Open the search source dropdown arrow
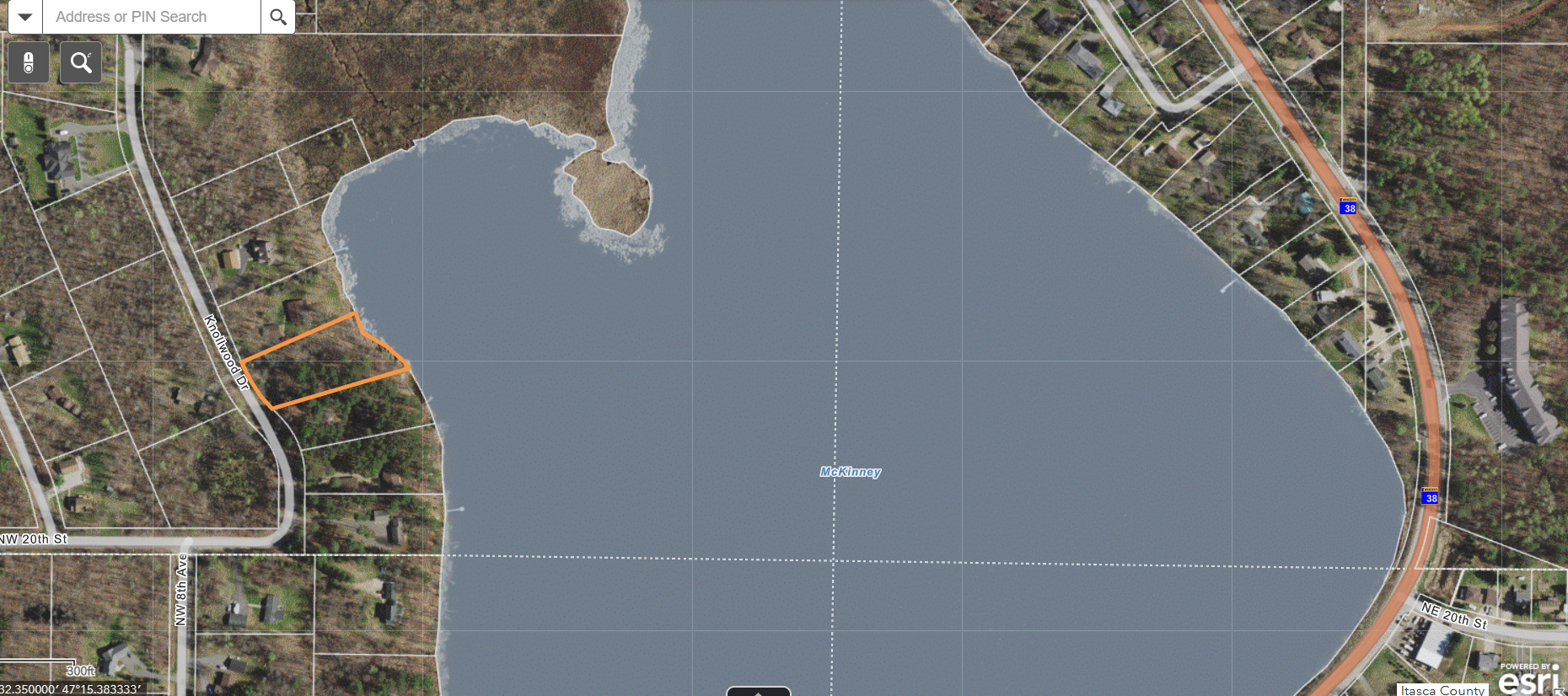Screen dimensions: 1568x696 point(25,17)
